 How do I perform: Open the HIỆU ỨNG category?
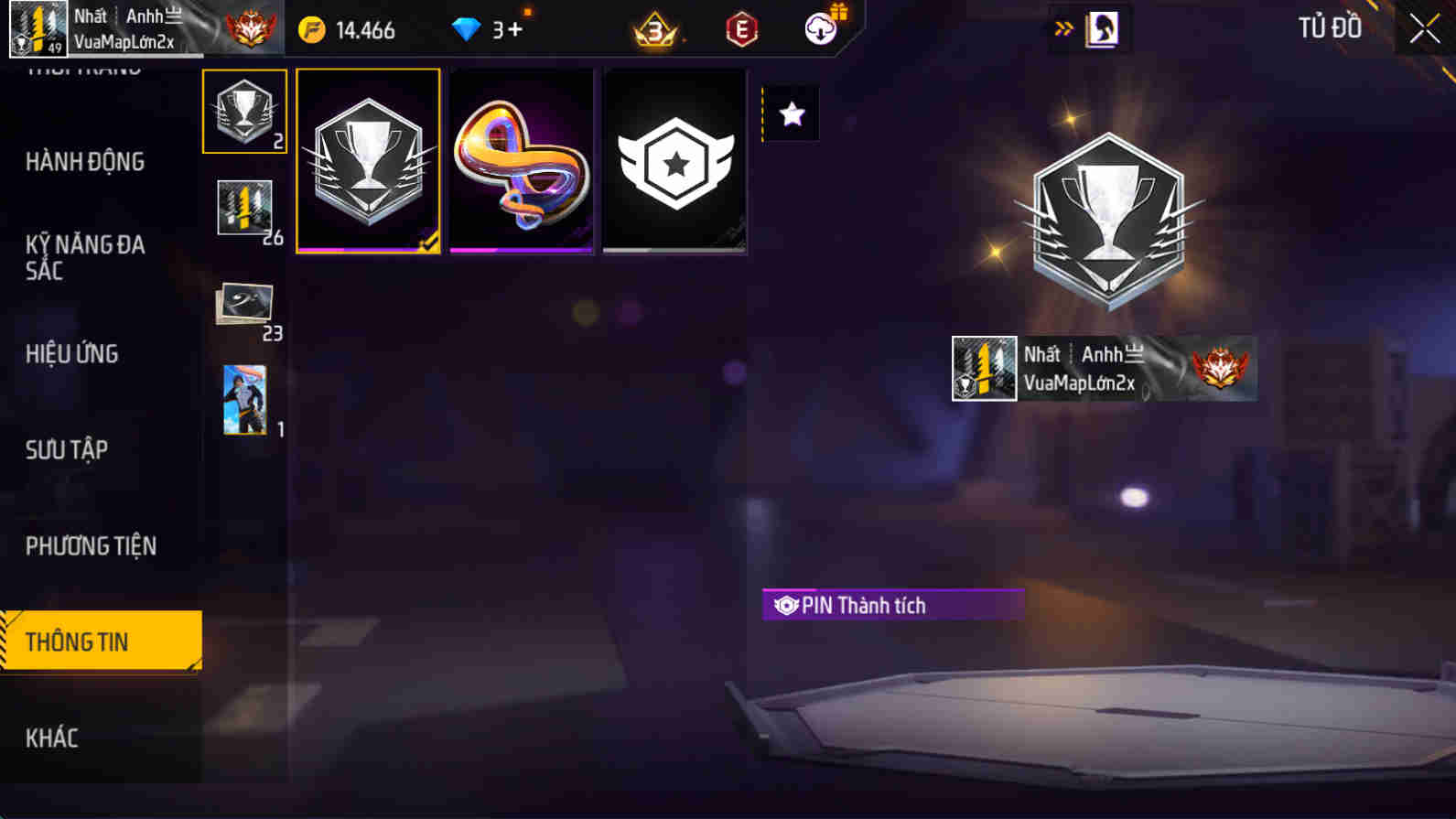tap(71, 353)
